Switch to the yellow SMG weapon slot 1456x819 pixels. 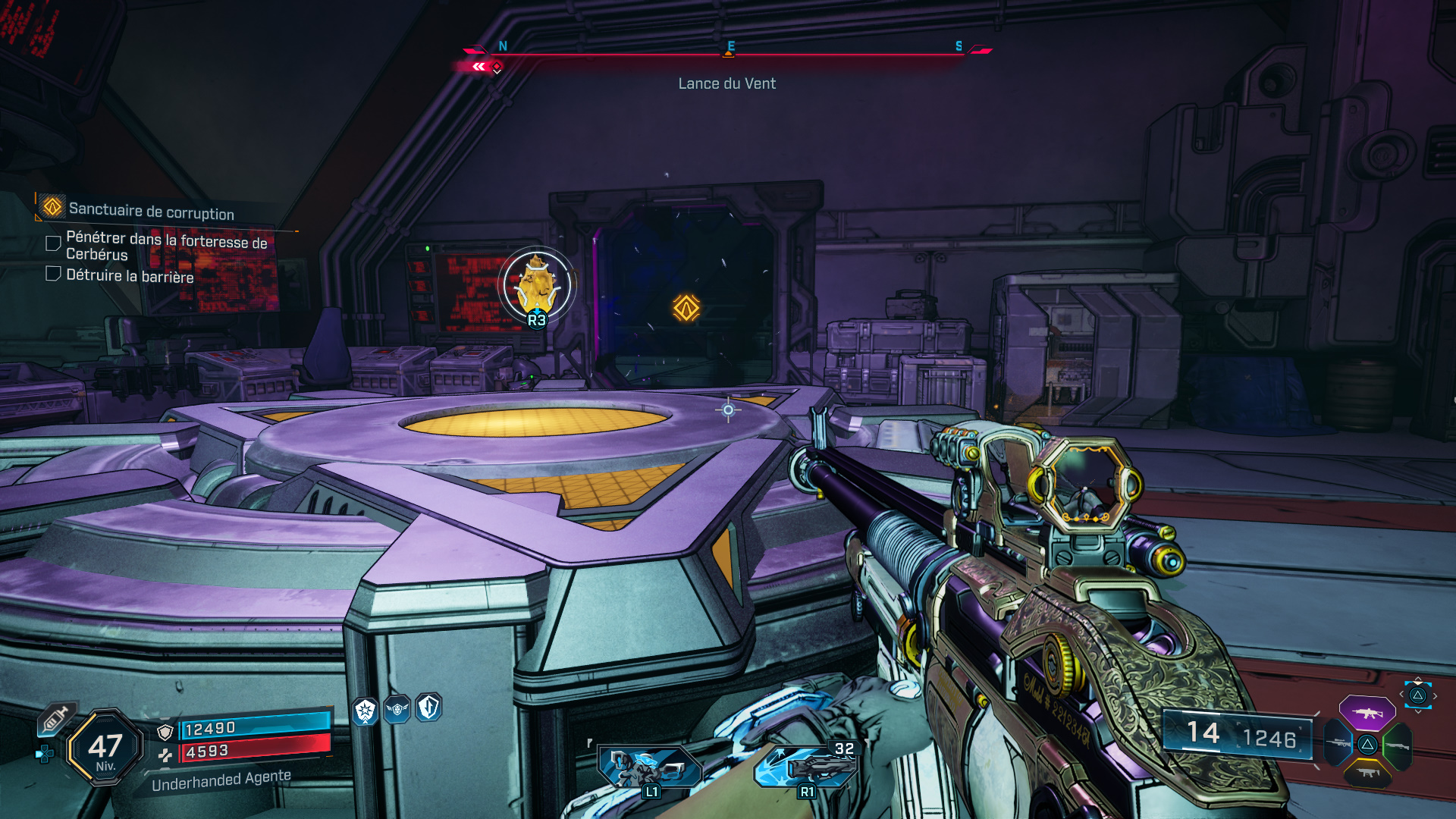(1367, 773)
